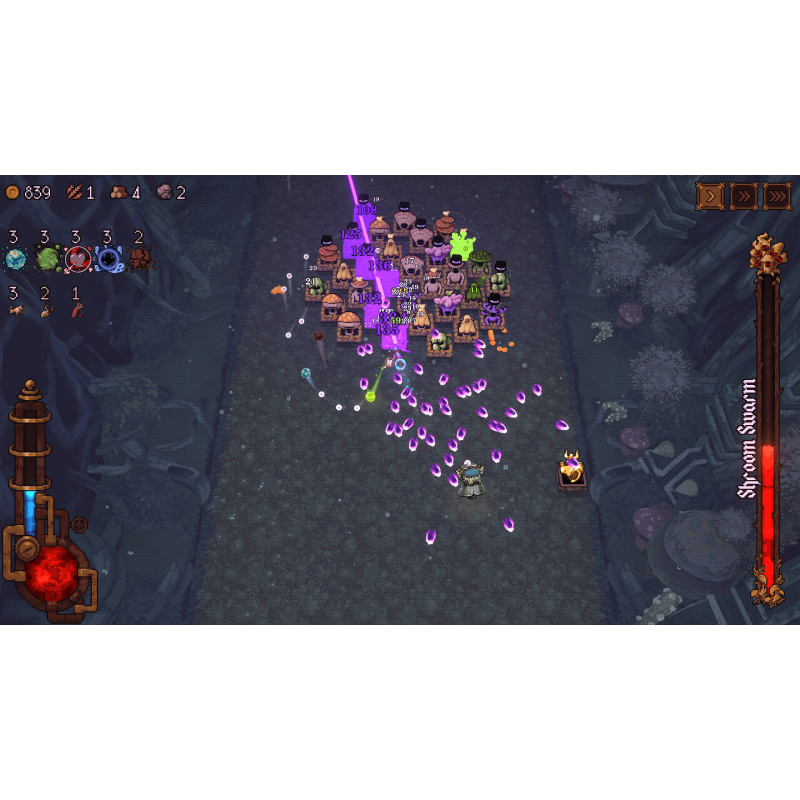
Task: Choose the blue vortex orb icon
Action: [x=109, y=260]
